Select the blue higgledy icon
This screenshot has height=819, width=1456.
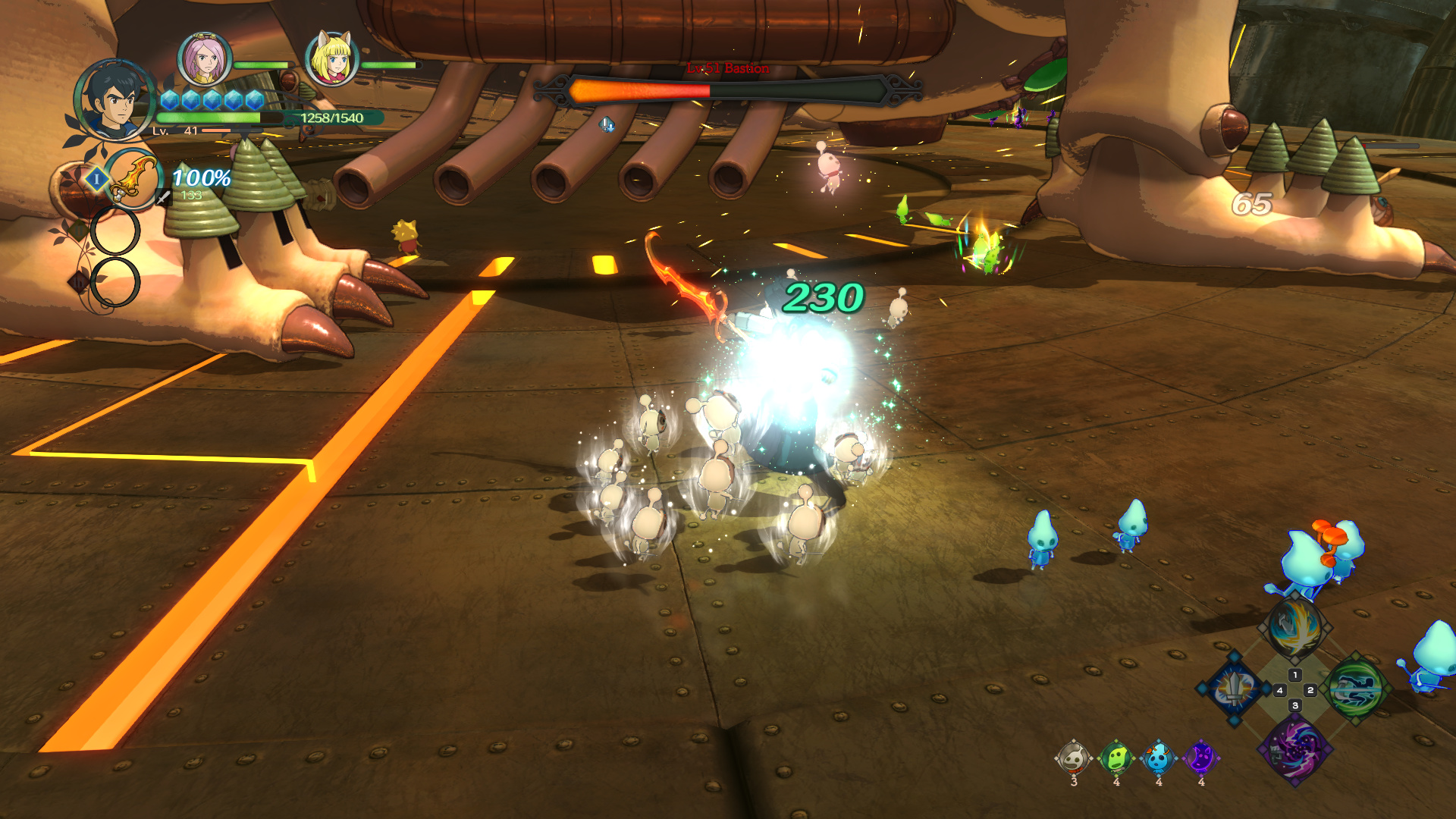point(1158,758)
